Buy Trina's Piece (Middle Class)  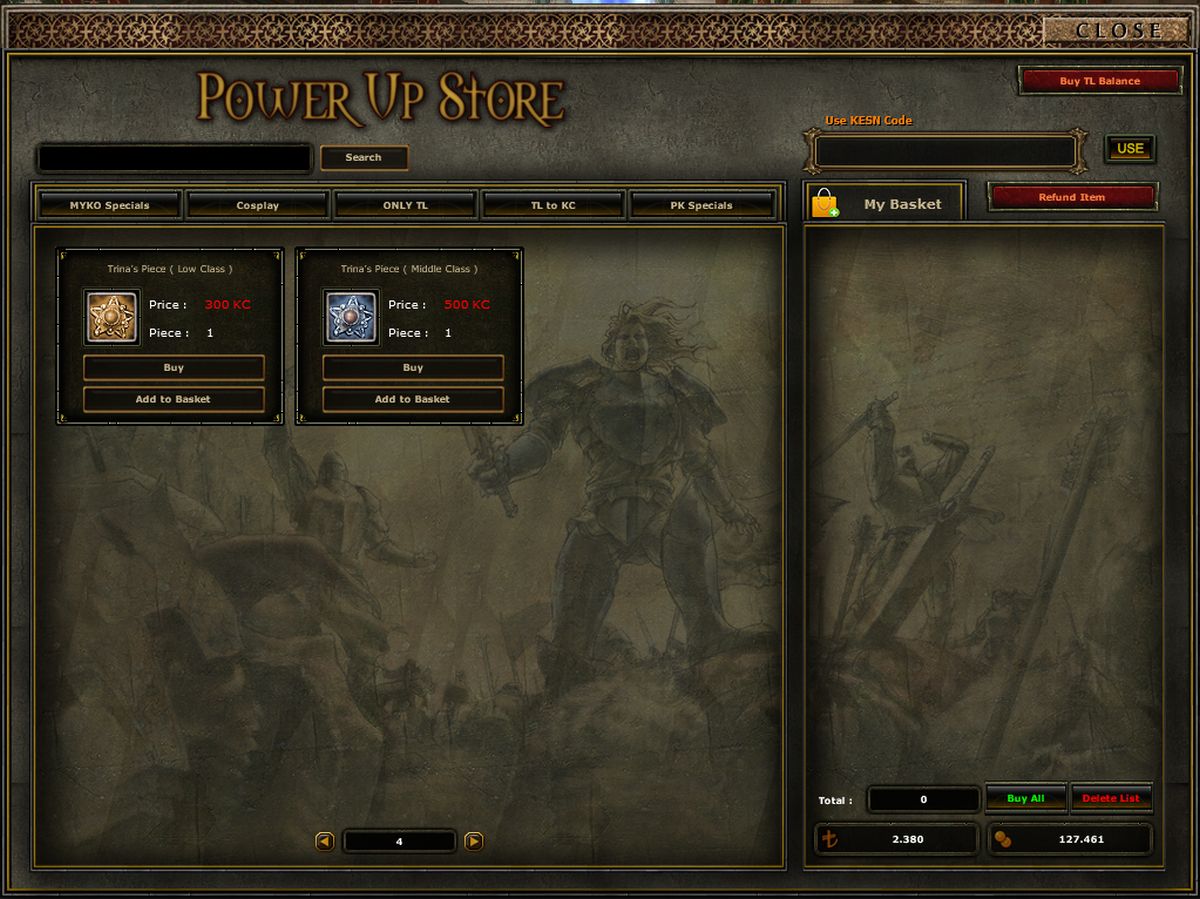pyautogui.click(x=412, y=368)
